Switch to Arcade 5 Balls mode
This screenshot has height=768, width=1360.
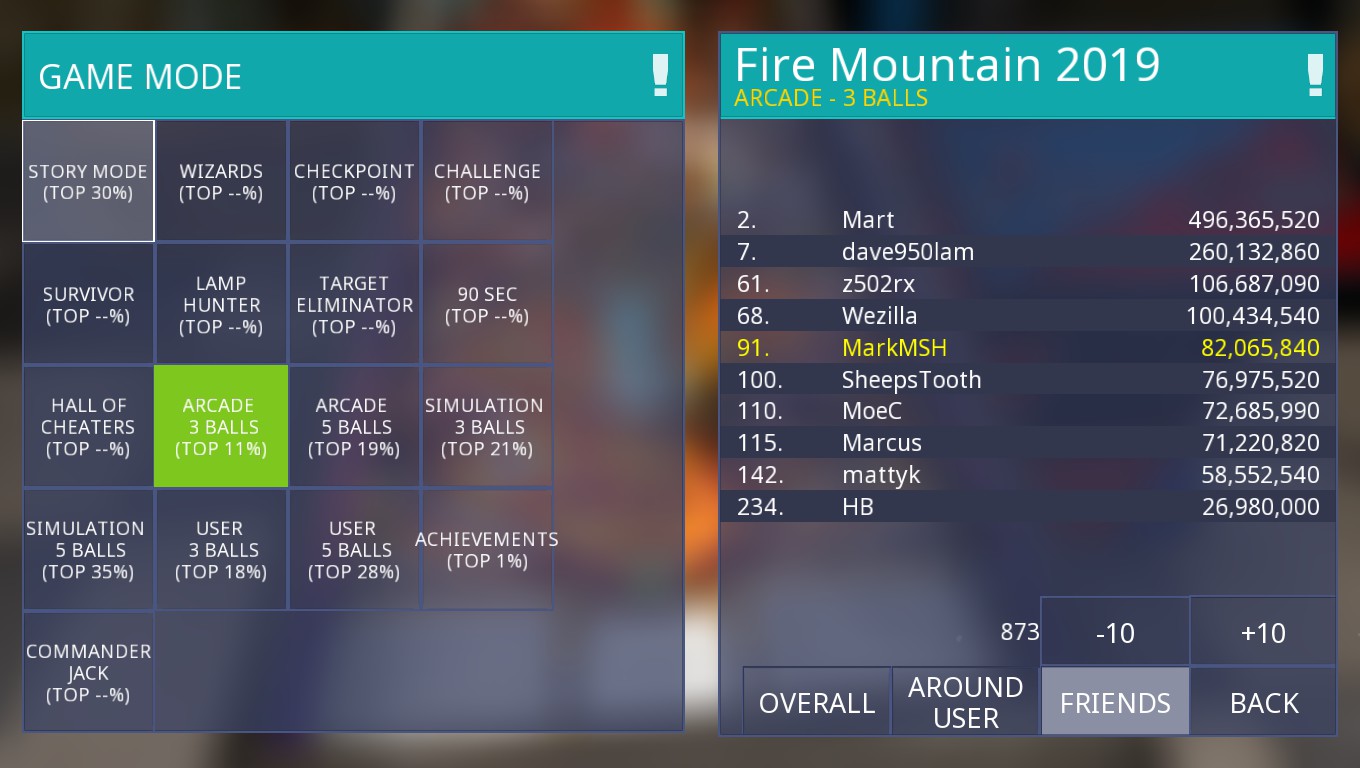(x=354, y=426)
